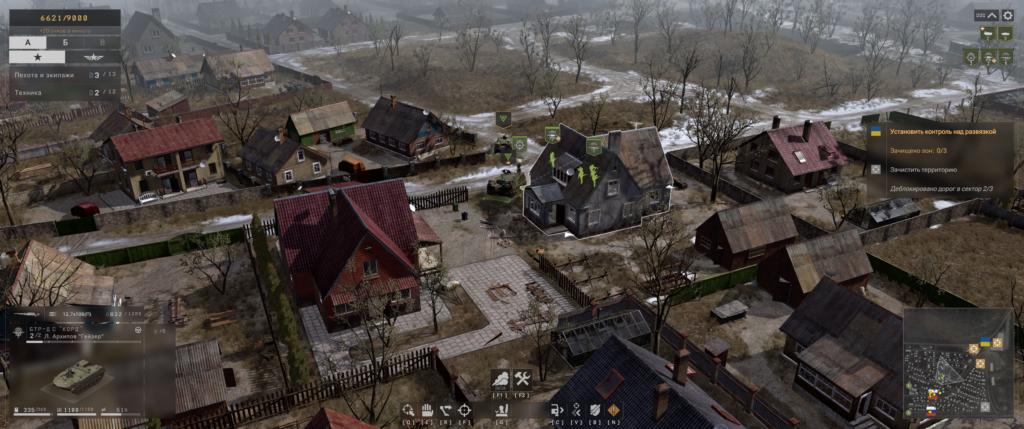Select the reverse movement arrows command
Screen dimensions: 1024x429
446,410
